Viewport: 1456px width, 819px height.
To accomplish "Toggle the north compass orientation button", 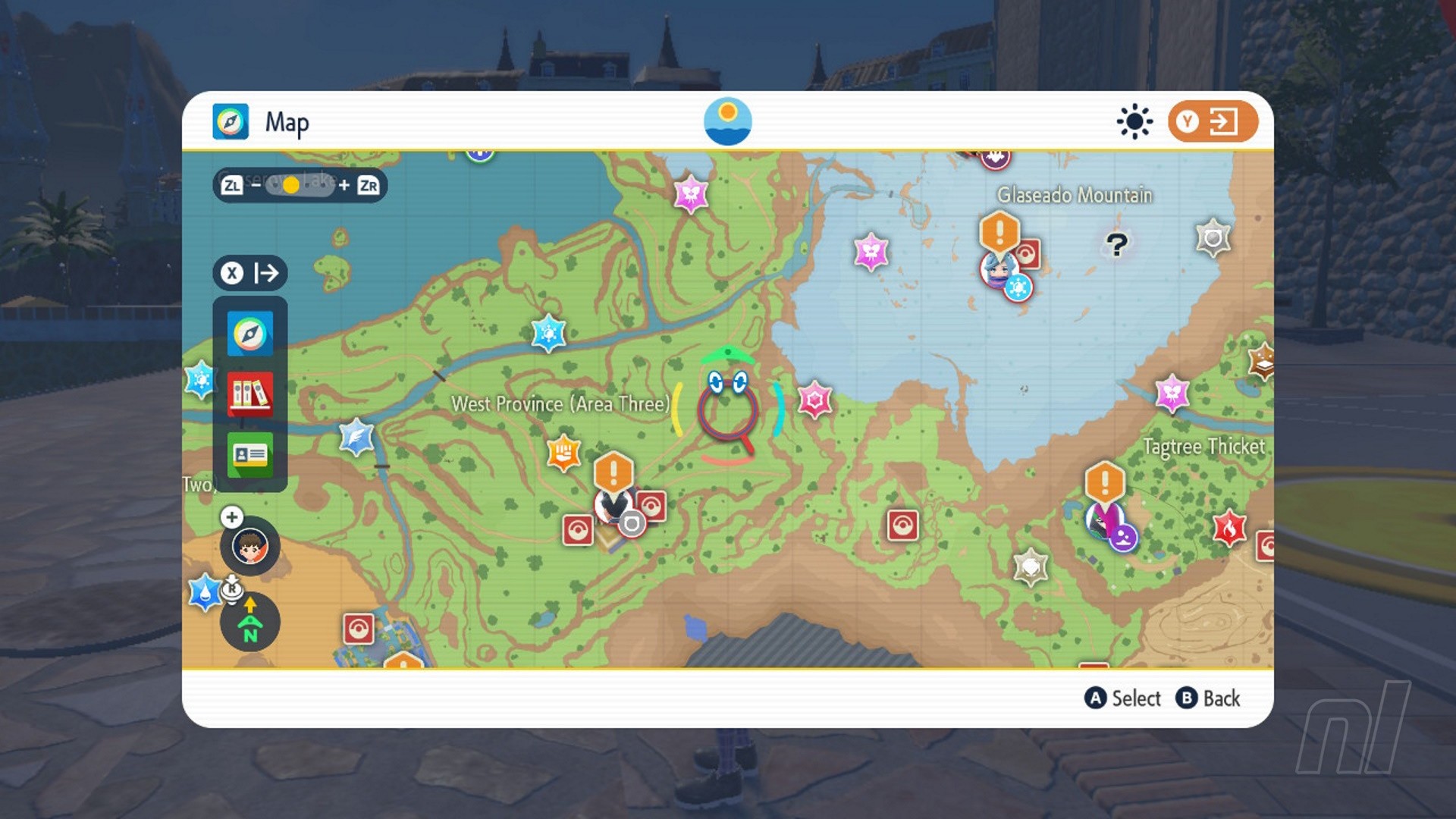I will [x=249, y=623].
